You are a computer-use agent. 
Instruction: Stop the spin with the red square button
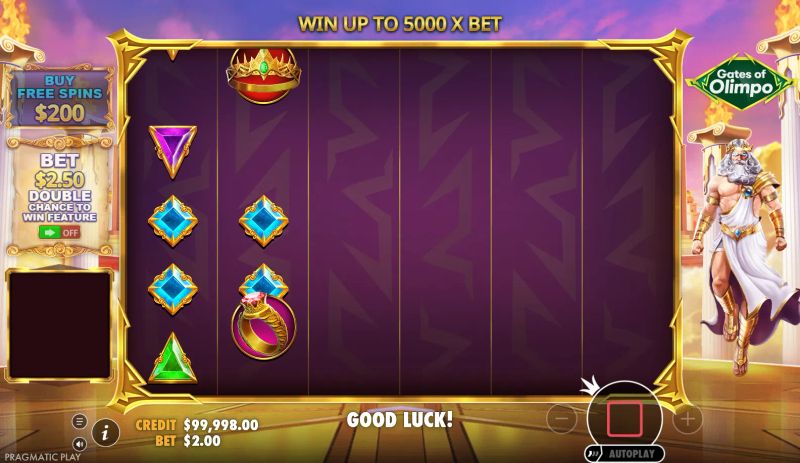624,419
